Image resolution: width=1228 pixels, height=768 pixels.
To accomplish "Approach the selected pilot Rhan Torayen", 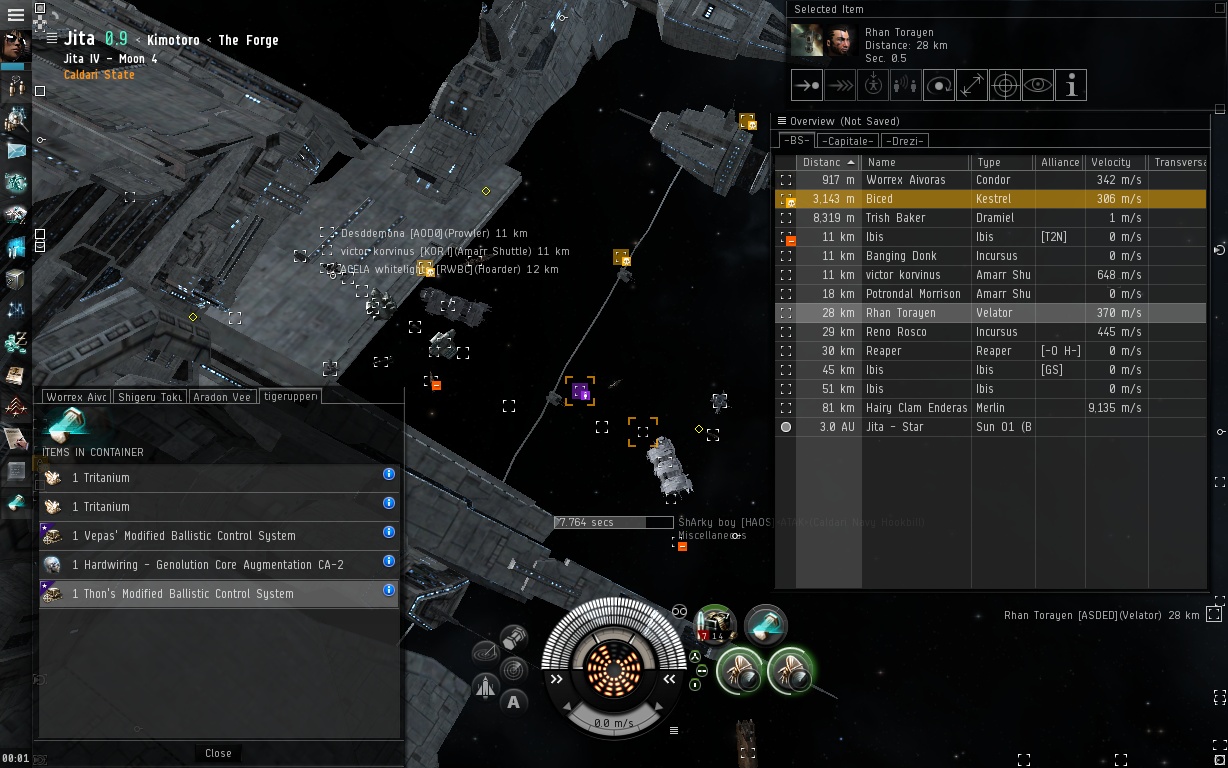I will tap(807, 86).
